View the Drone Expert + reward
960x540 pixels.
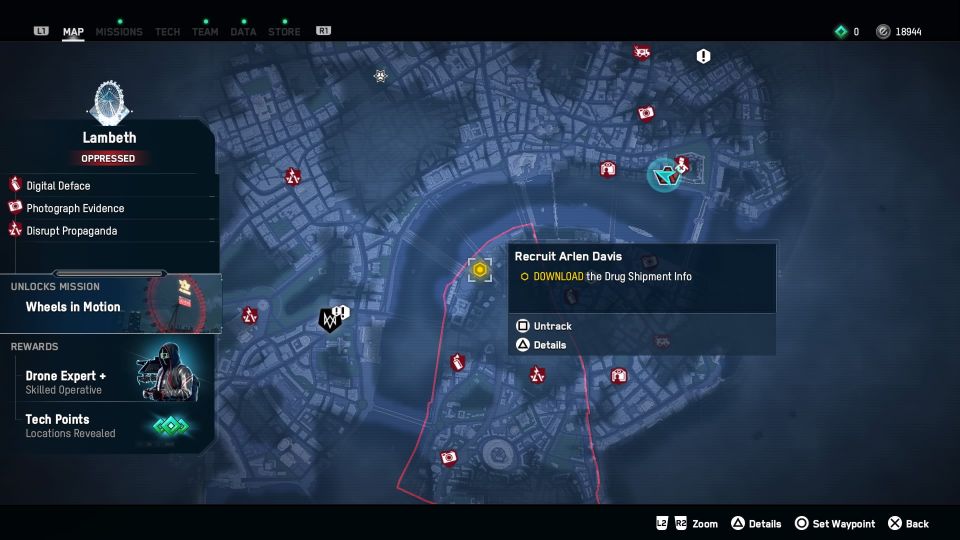coord(66,376)
